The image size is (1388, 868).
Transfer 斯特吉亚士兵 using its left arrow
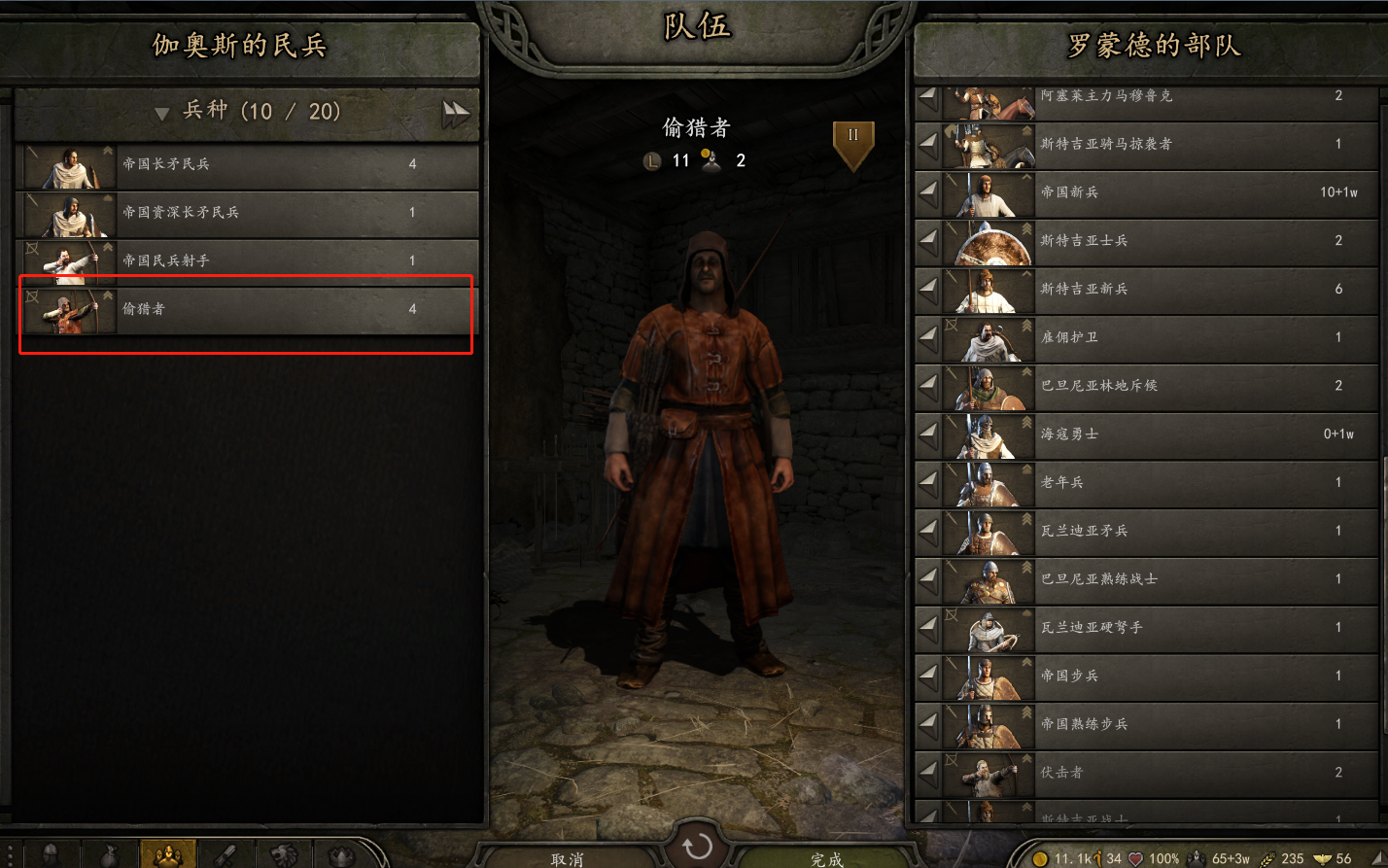point(929,242)
